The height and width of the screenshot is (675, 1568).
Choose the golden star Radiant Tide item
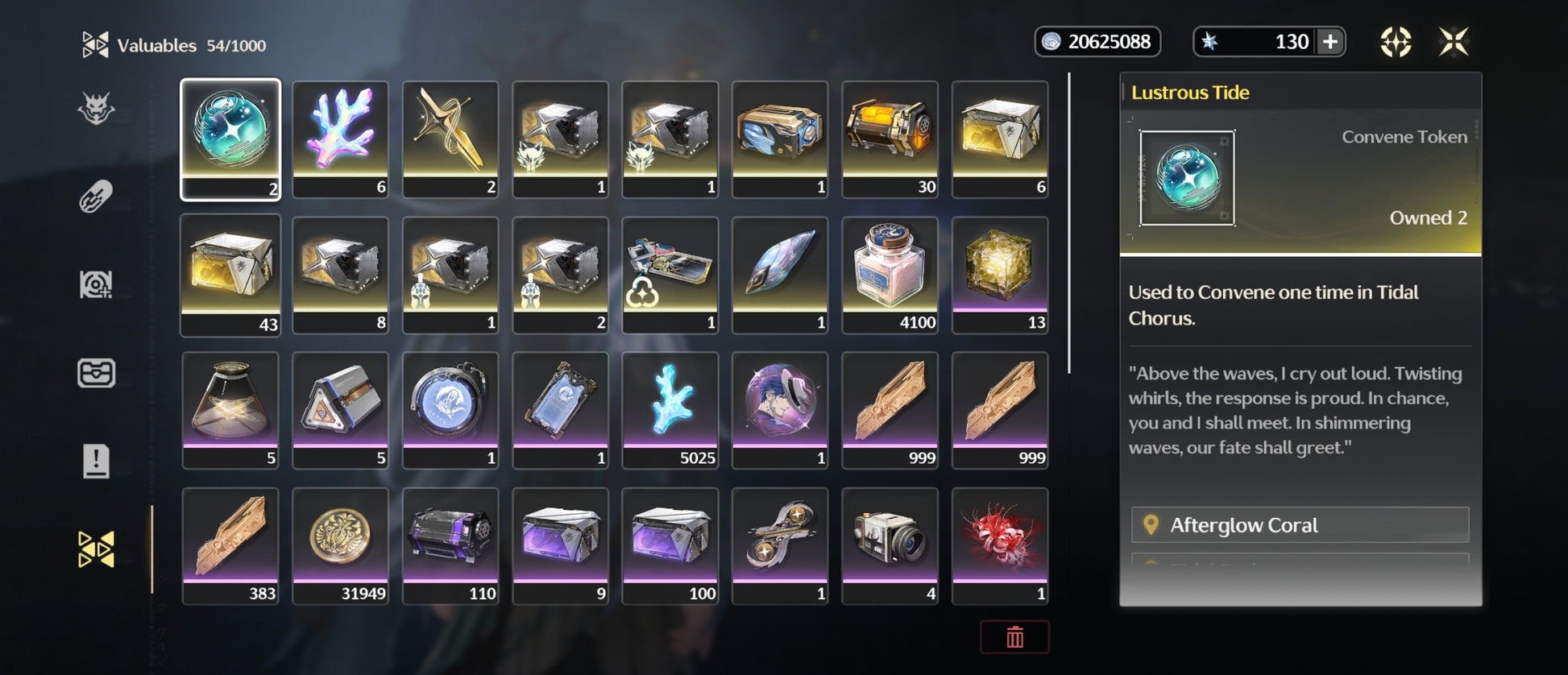[450, 139]
